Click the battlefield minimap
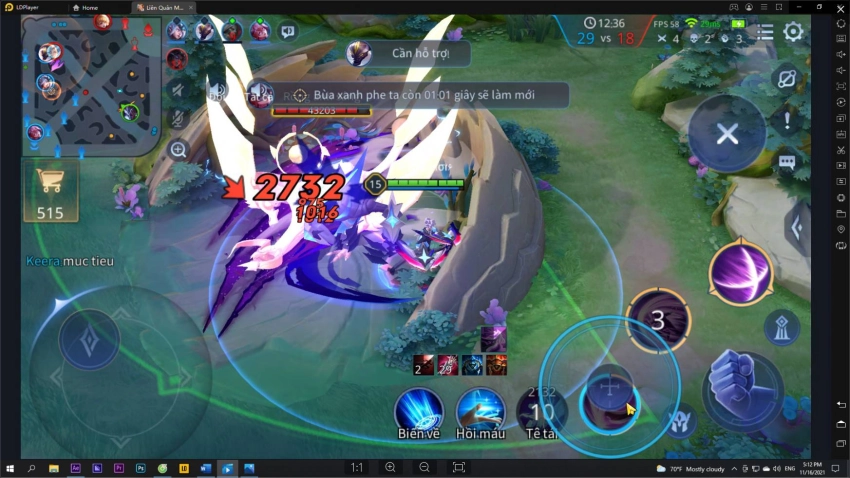850x478 pixels. [x=91, y=85]
